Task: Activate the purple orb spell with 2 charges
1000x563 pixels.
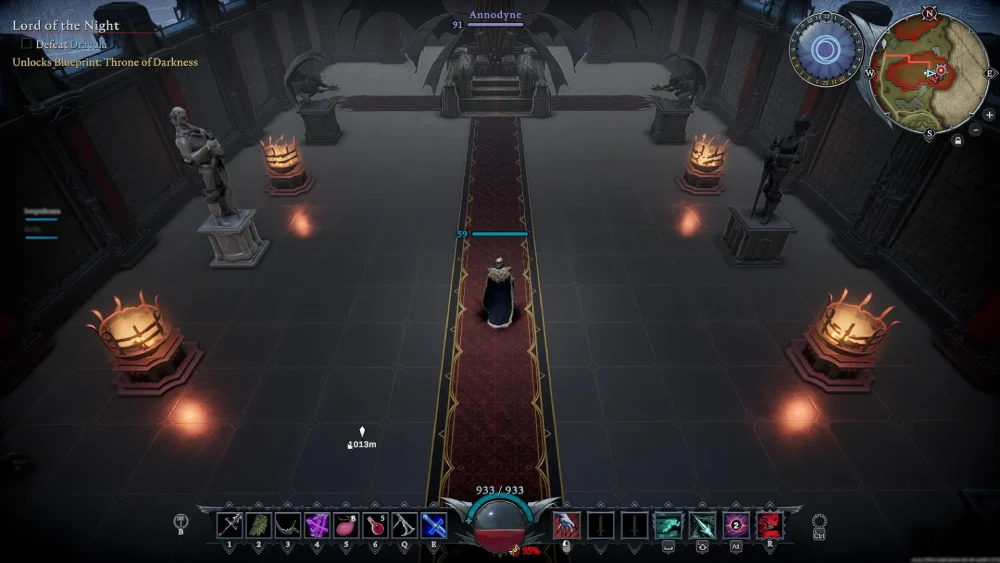Action: (736, 524)
